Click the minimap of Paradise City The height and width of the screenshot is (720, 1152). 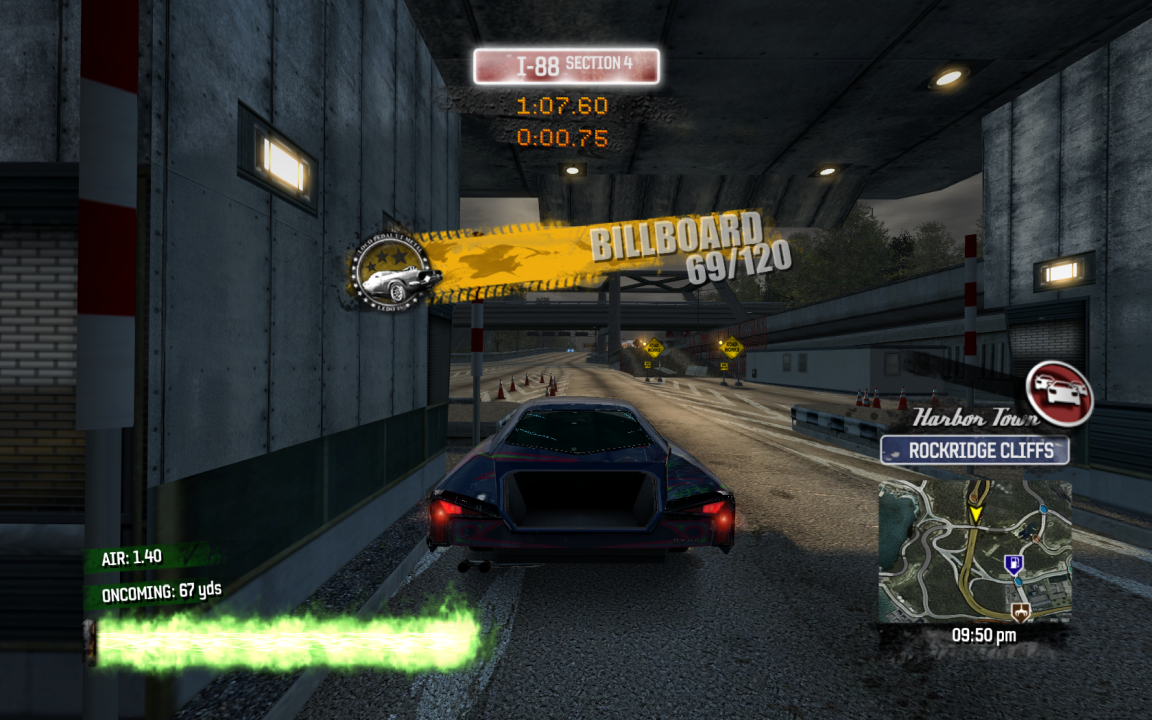point(975,551)
